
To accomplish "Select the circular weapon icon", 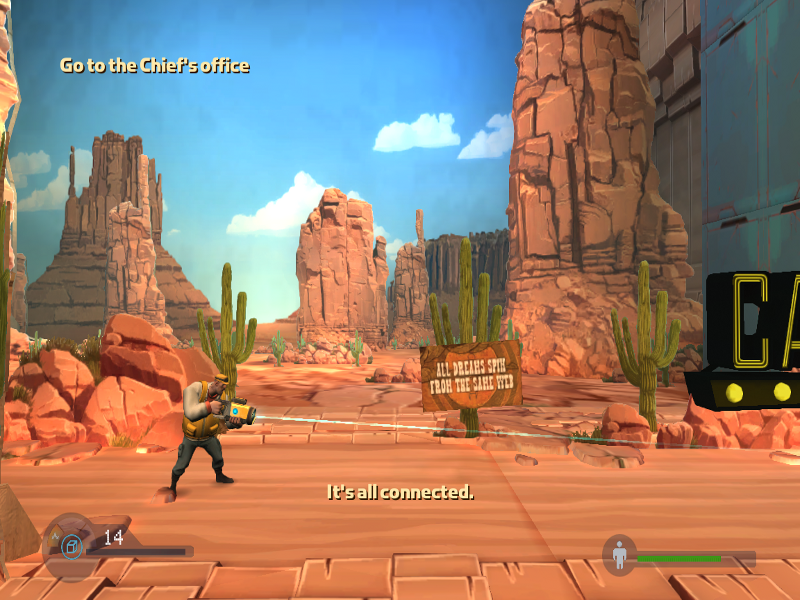I will pyautogui.click(x=70, y=546).
